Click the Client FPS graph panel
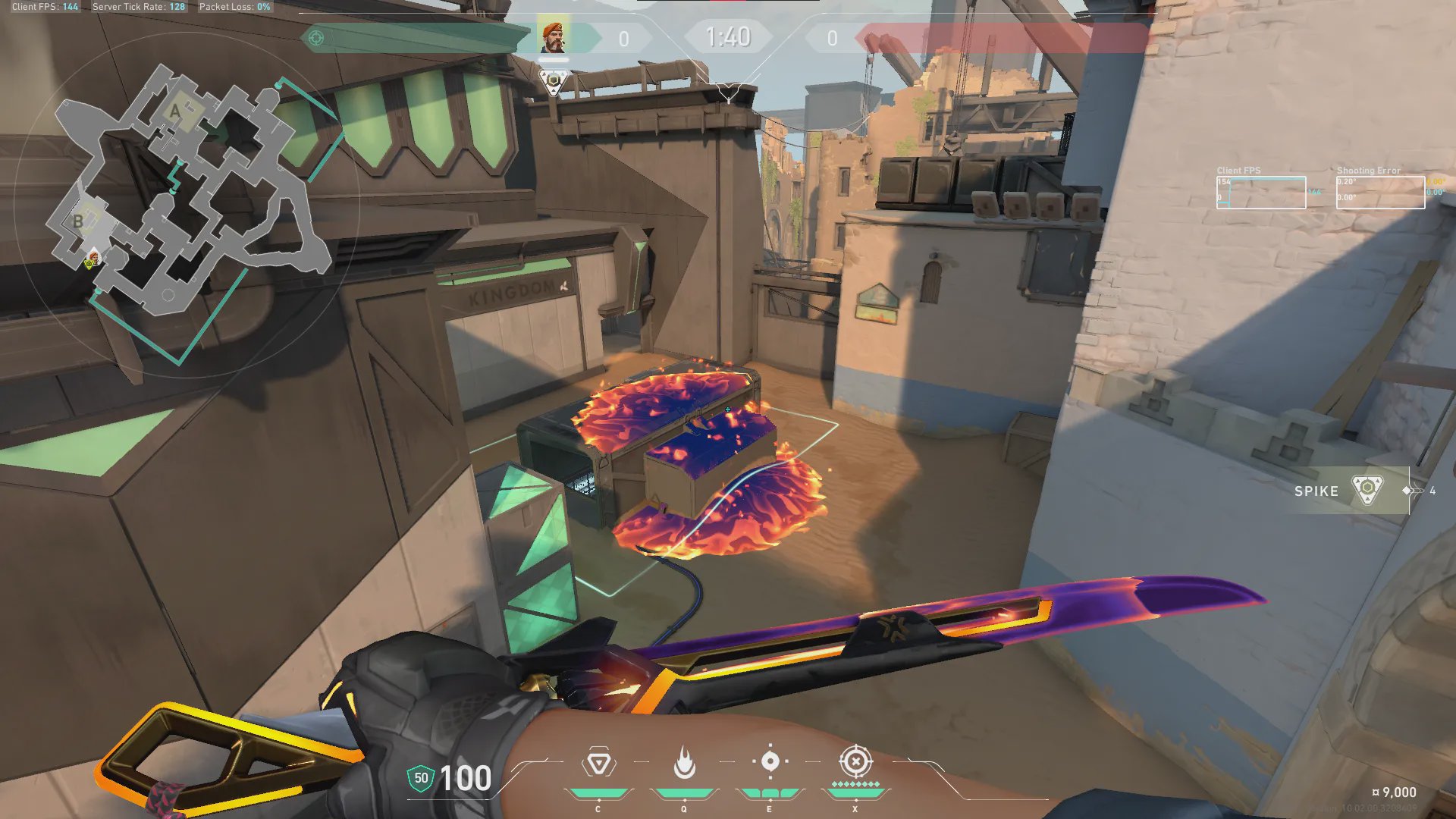This screenshot has width=1456, height=819. tap(1260, 192)
